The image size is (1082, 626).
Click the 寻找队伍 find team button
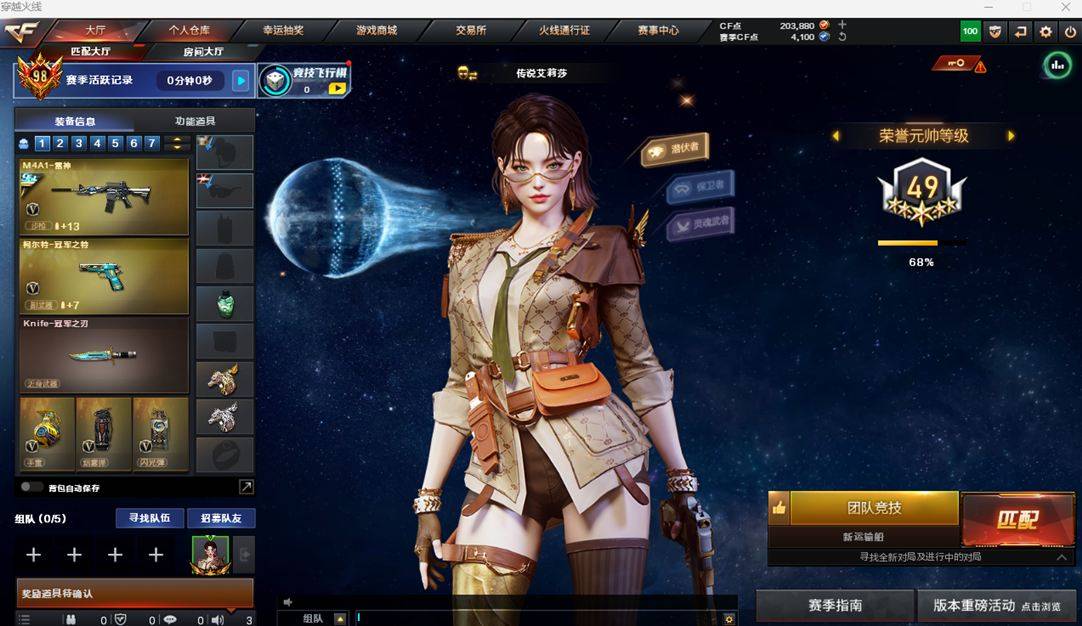150,518
